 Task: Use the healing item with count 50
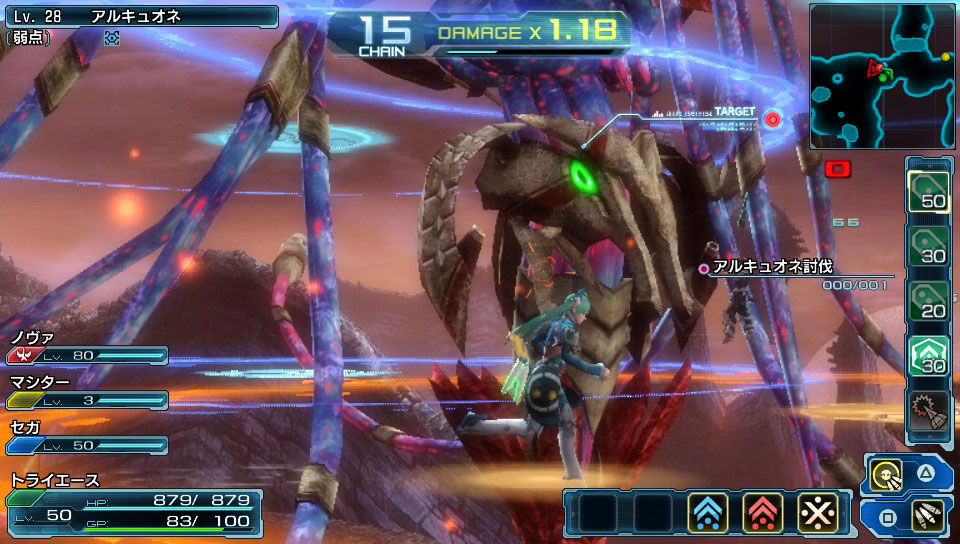click(928, 187)
